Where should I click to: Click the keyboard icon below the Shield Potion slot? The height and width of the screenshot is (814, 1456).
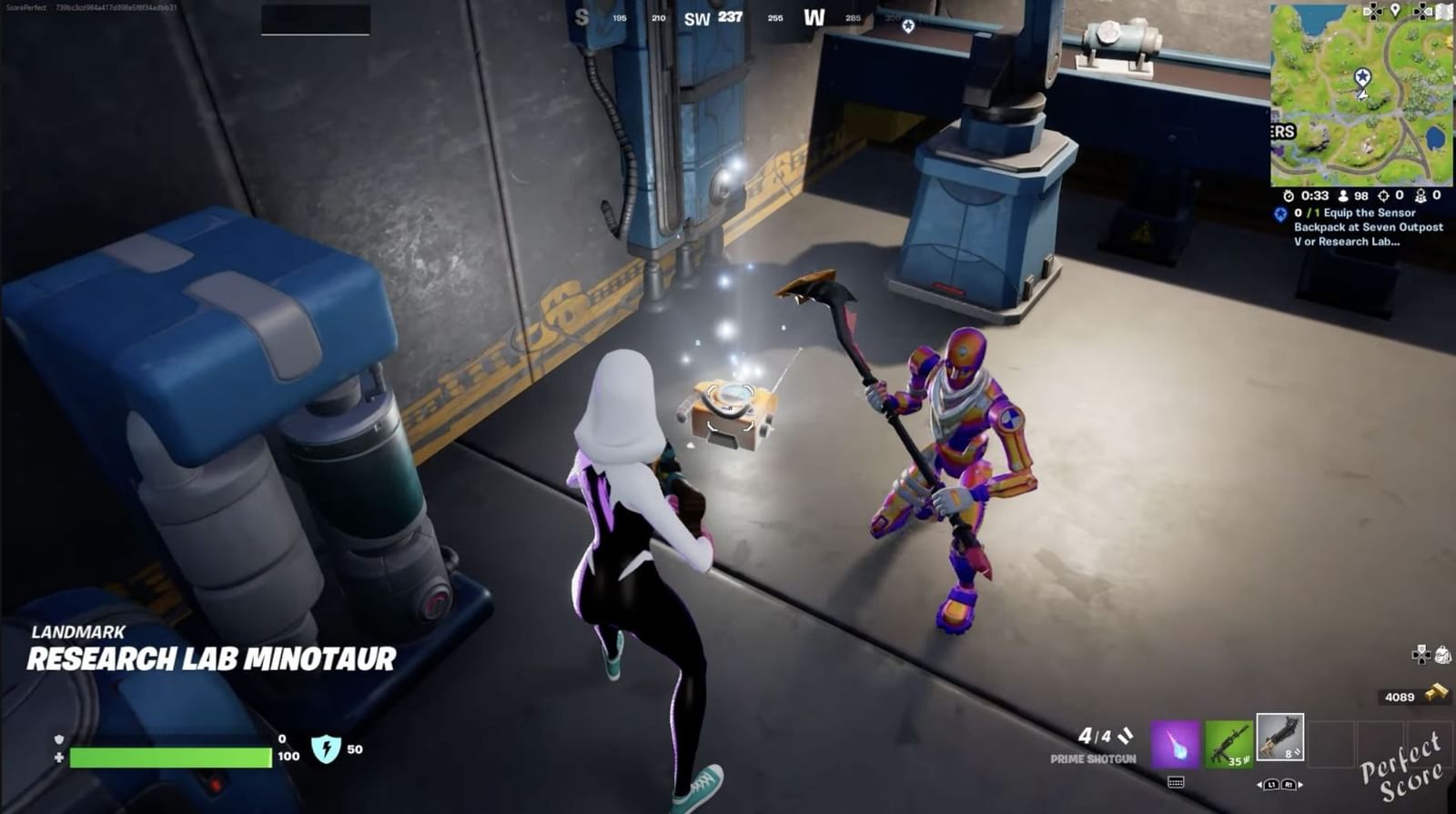(x=1176, y=783)
